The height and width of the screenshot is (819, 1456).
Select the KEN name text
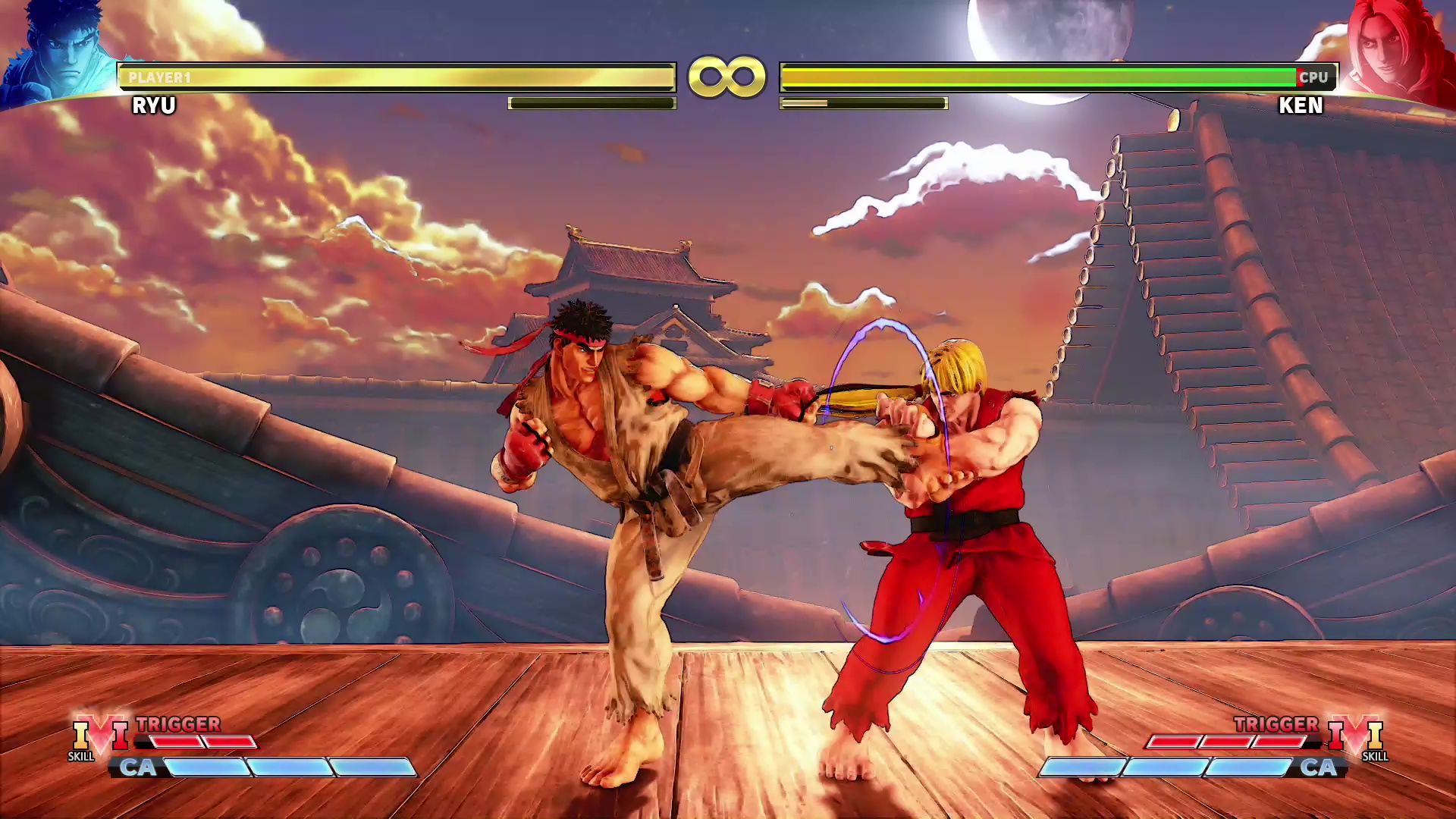click(1301, 106)
